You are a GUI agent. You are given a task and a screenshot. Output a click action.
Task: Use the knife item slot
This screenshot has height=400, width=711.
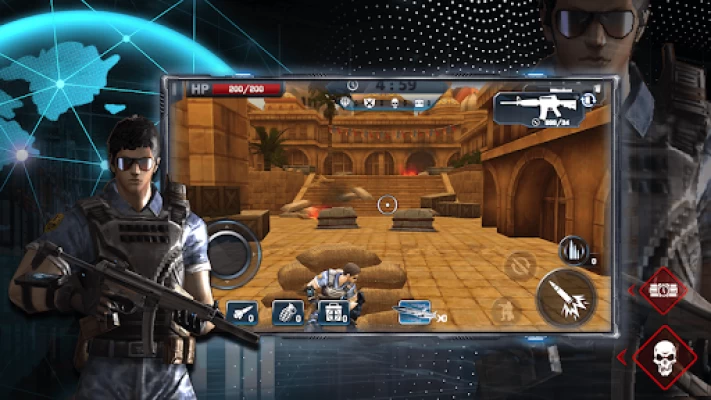pyautogui.click(x=241, y=312)
